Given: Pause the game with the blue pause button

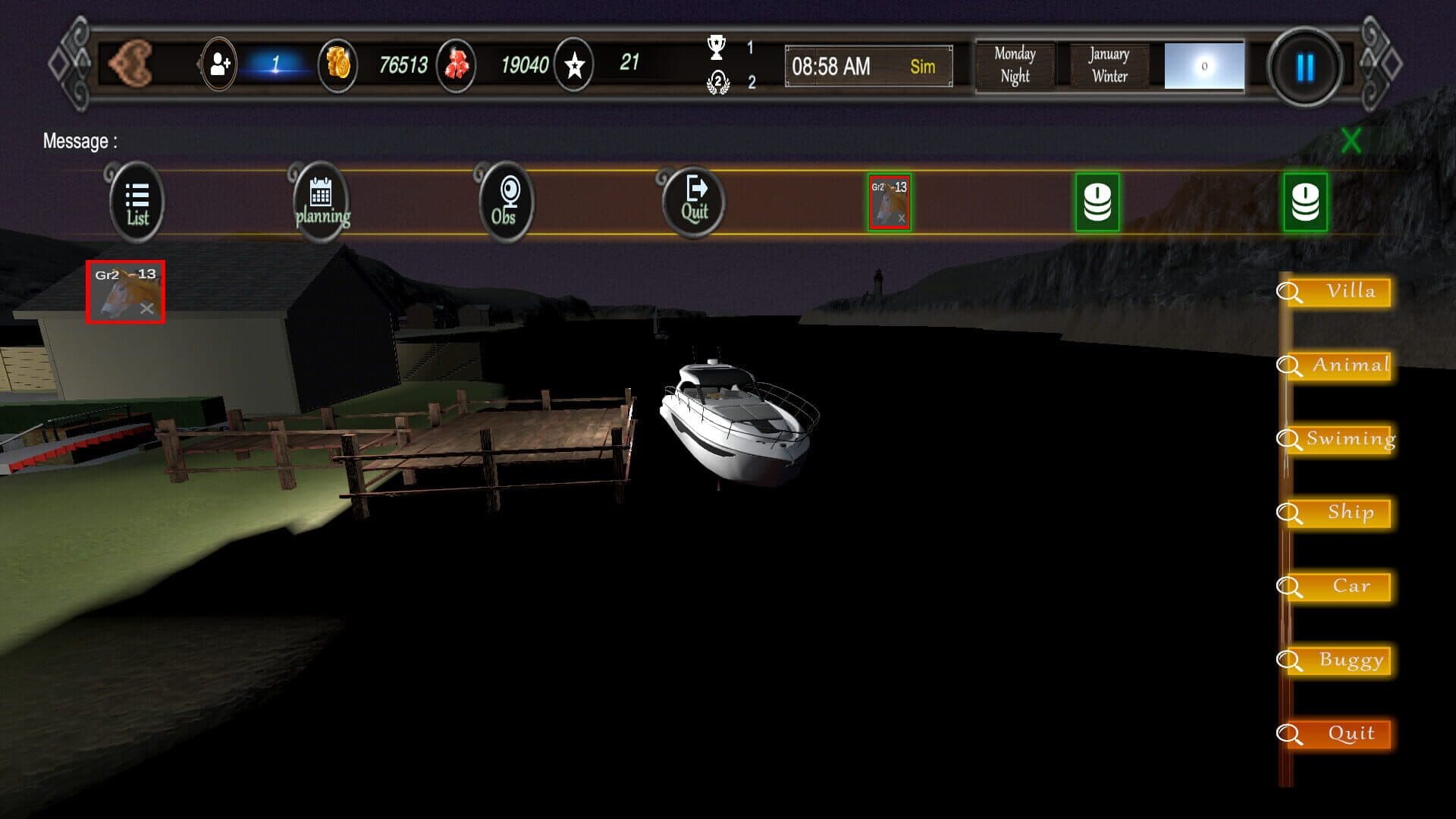Looking at the screenshot, I should coord(1304,68).
